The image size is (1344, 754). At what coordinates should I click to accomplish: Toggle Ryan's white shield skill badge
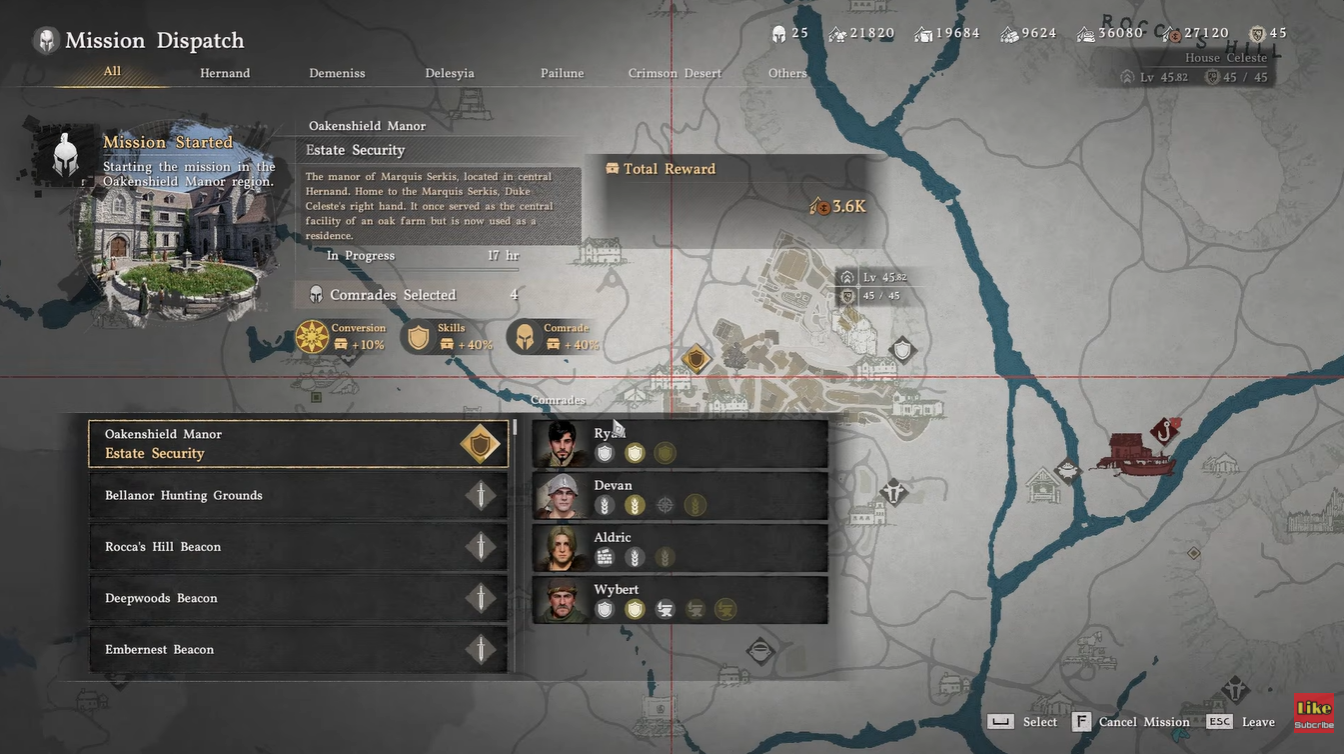605,452
